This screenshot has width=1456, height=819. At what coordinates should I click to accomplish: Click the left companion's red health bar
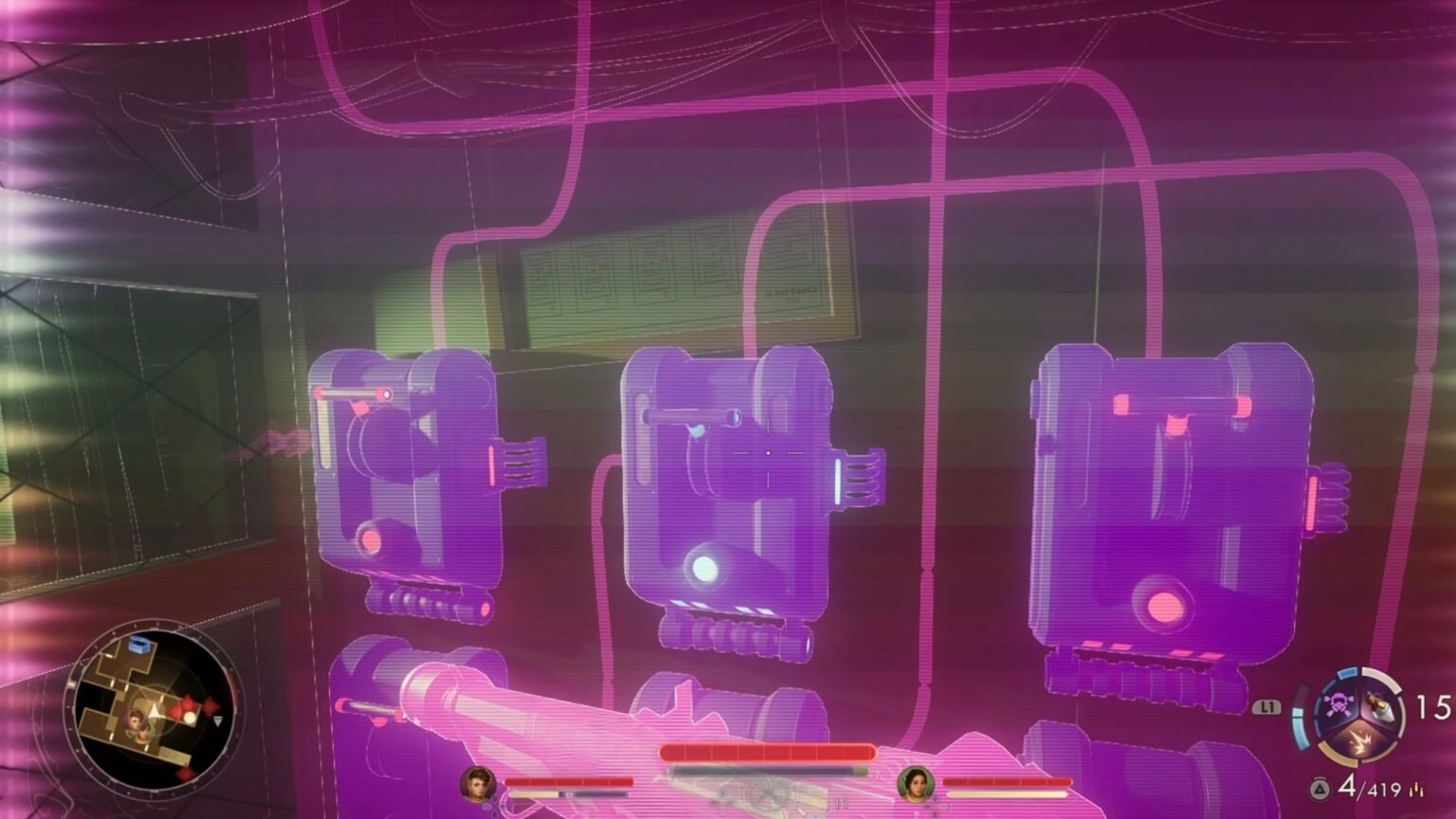pyautogui.click(x=569, y=782)
